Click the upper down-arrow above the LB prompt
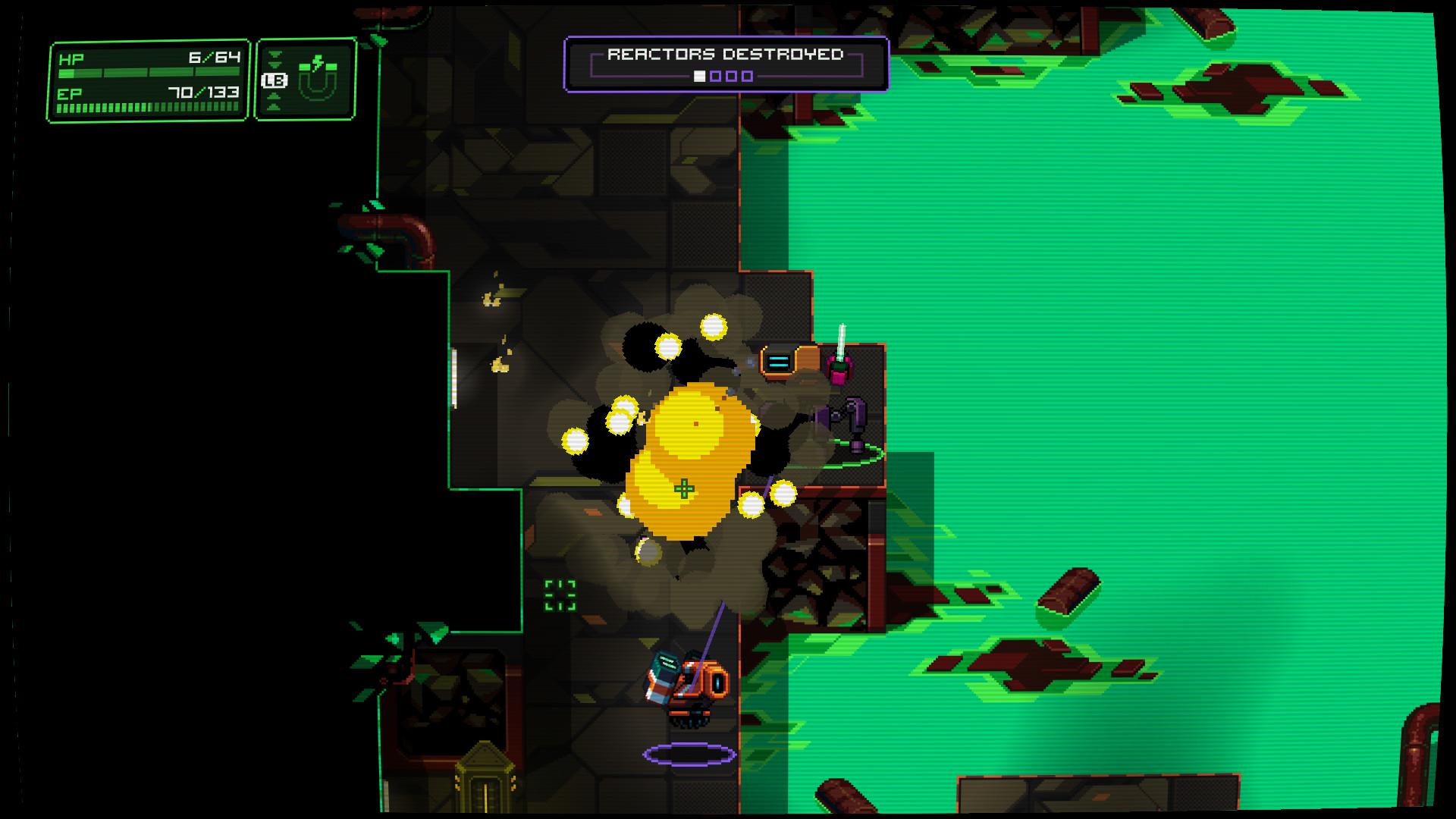The width and height of the screenshot is (1456, 819). tap(275, 55)
